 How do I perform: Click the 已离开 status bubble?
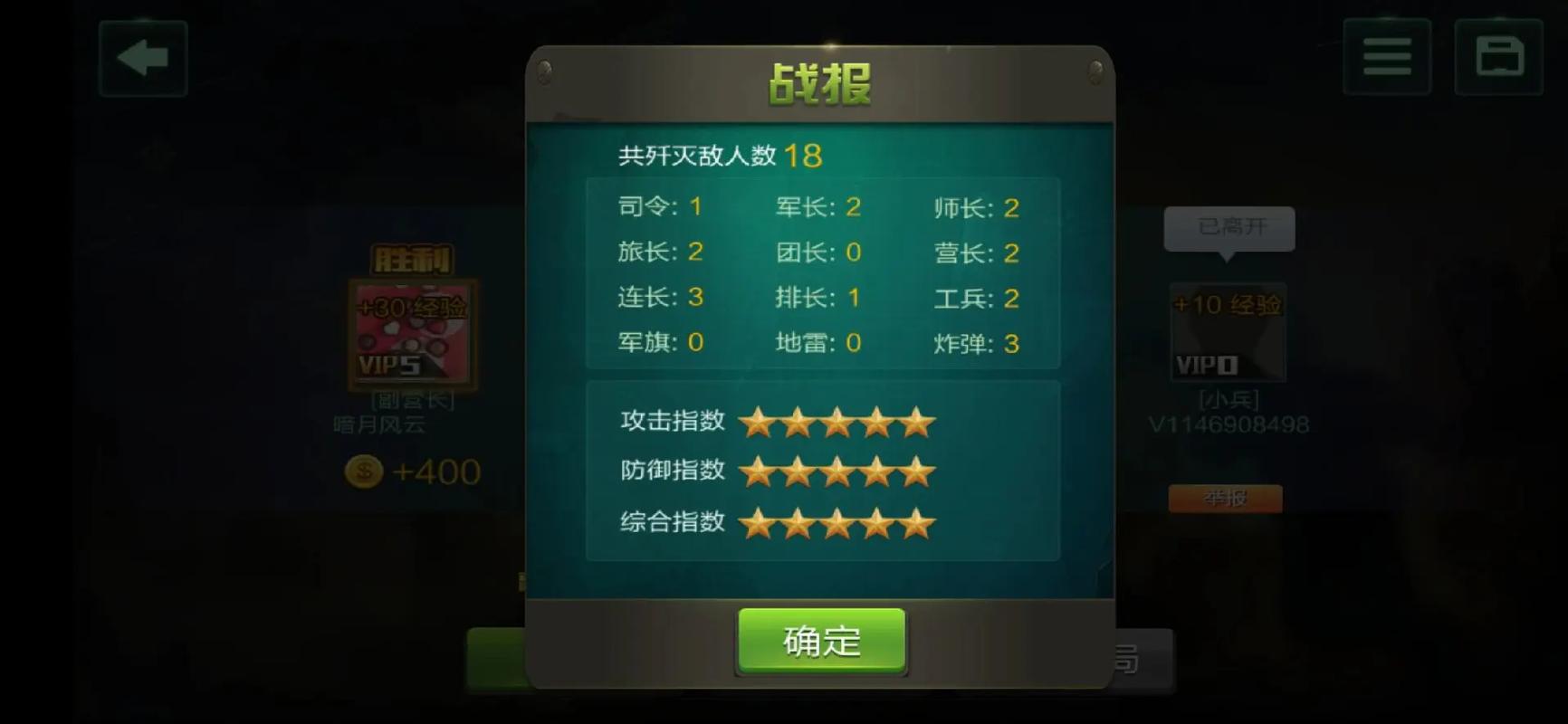[1229, 229]
